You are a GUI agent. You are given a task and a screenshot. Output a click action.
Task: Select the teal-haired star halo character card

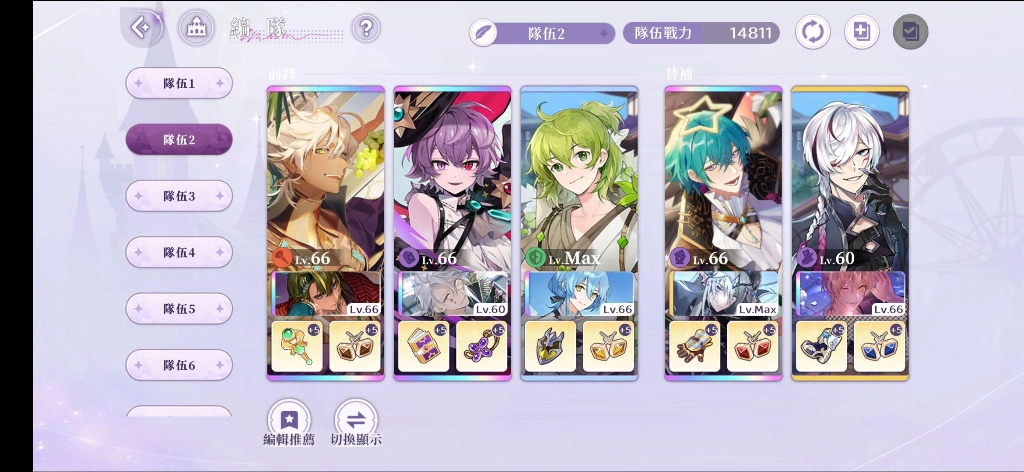723,175
